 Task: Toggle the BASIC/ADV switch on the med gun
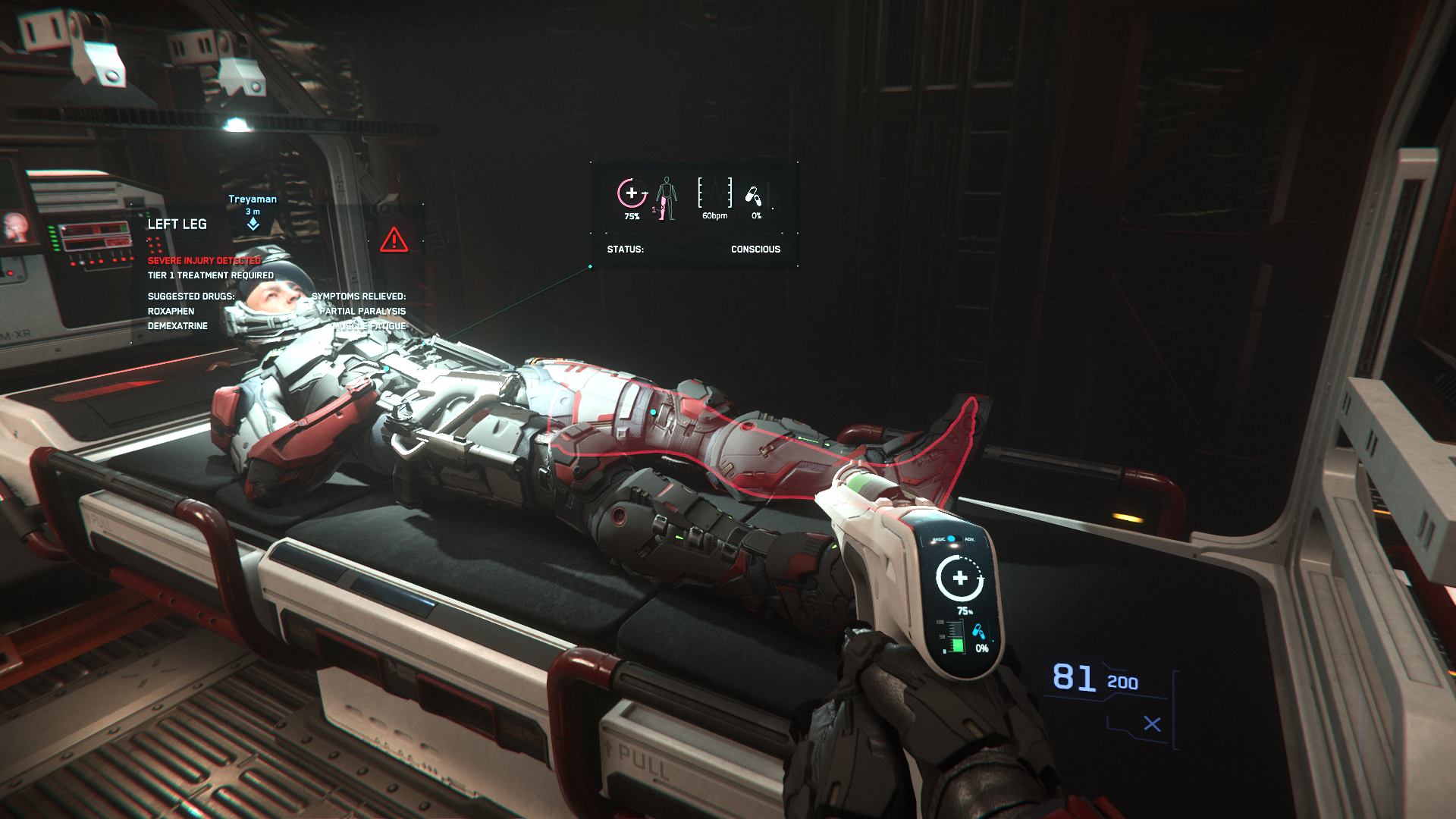pos(954,538)
